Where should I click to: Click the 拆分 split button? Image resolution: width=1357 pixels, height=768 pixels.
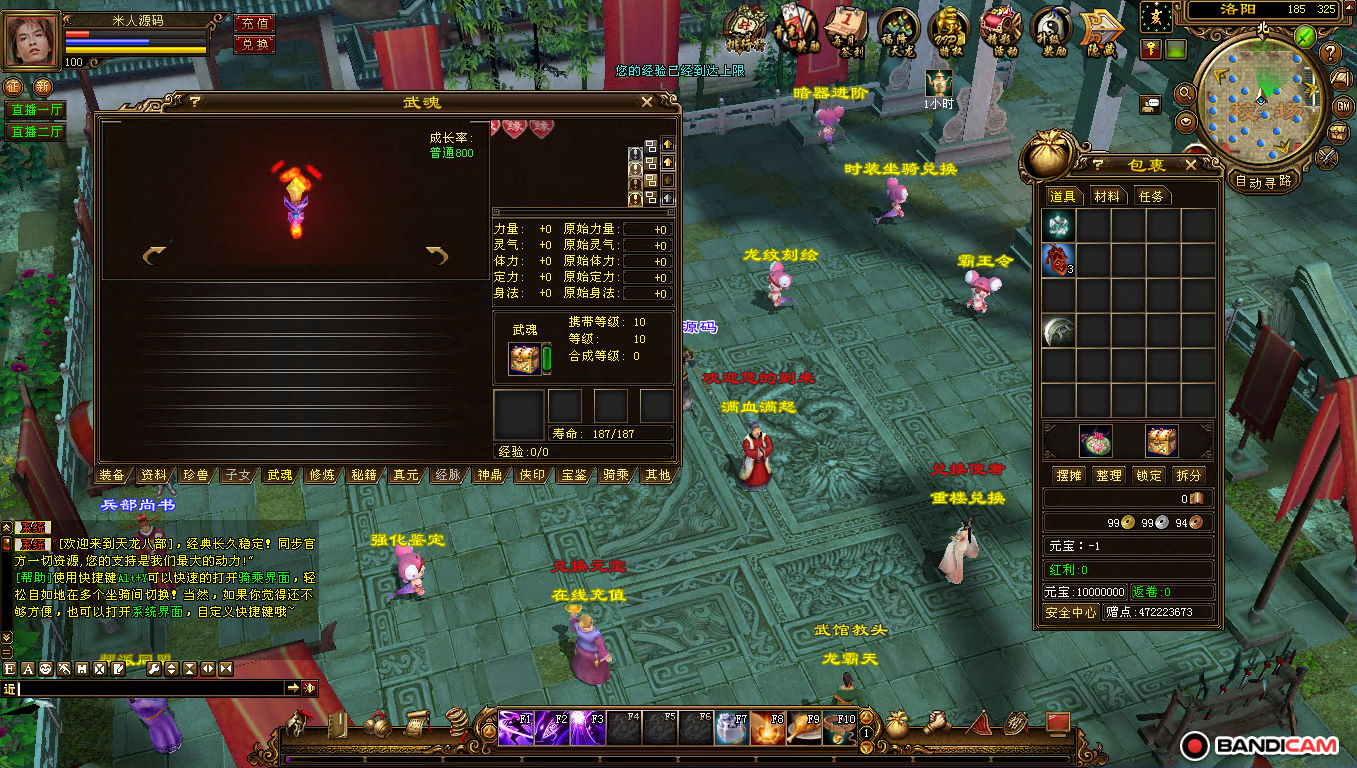[x=1188, y=475]
